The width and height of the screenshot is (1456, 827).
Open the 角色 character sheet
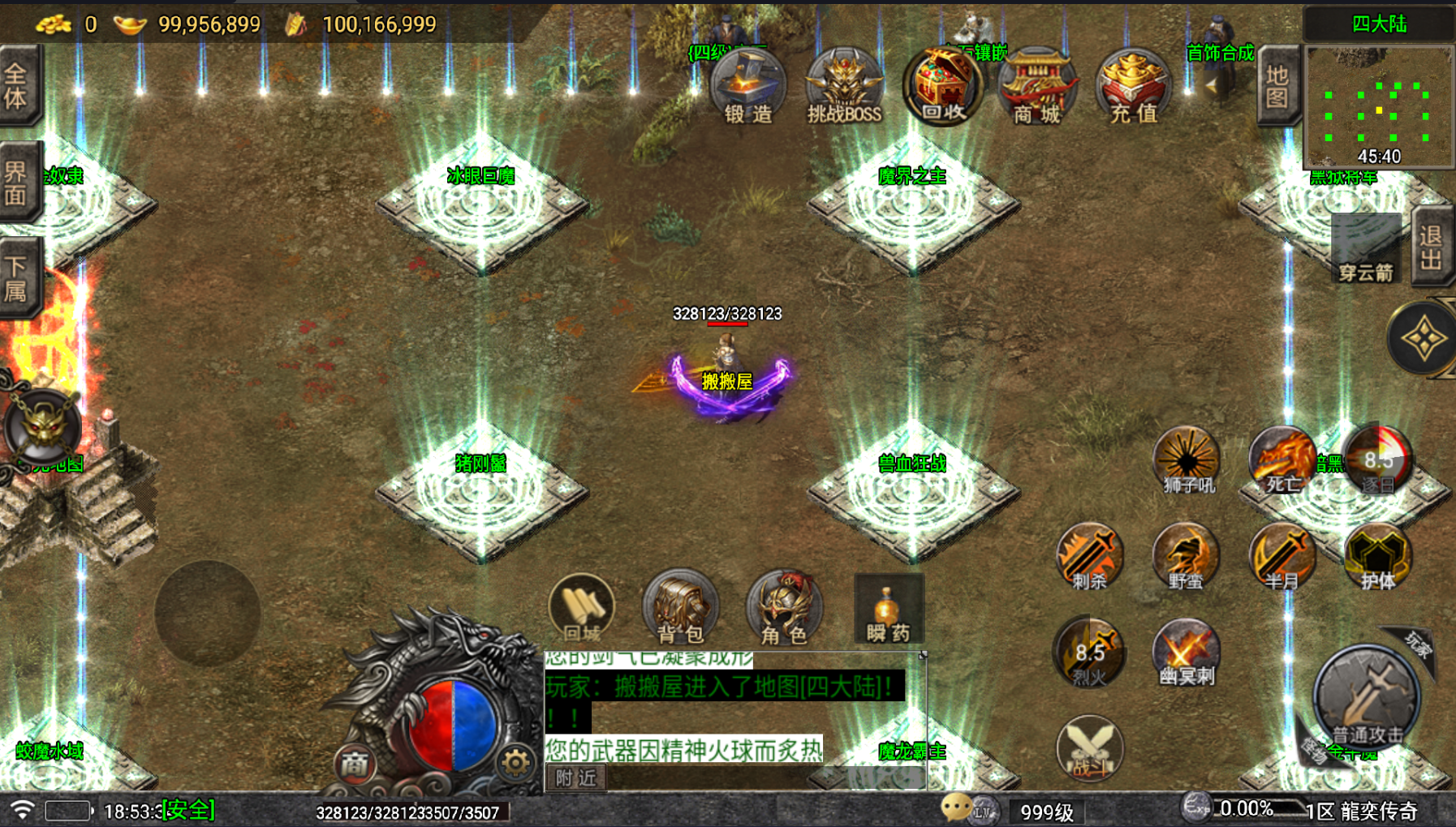click(x=783, y=609)
